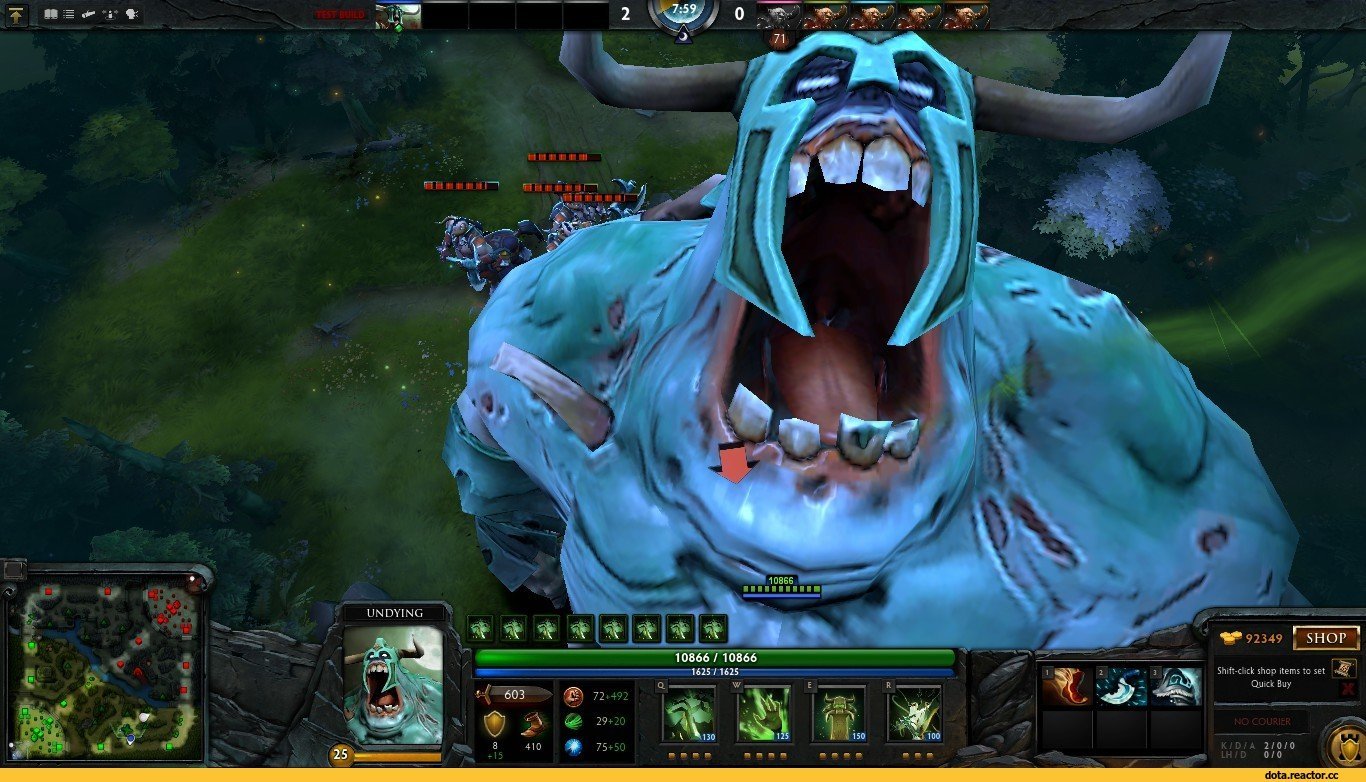Activate the Soul Rip ability
1366x782 pixels.
click(x=763, y=714)
